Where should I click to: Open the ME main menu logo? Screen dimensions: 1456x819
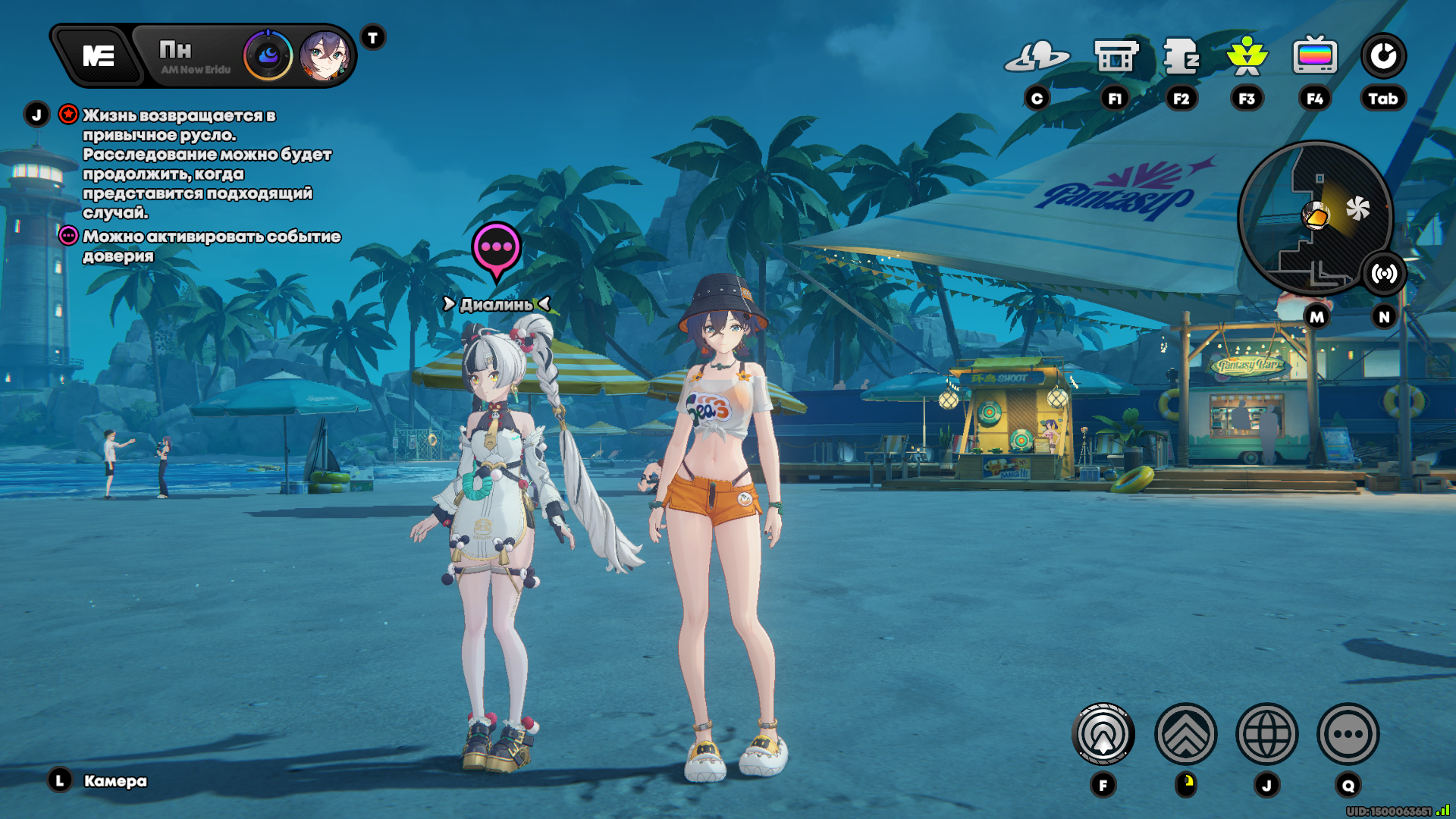coord(99,56)
